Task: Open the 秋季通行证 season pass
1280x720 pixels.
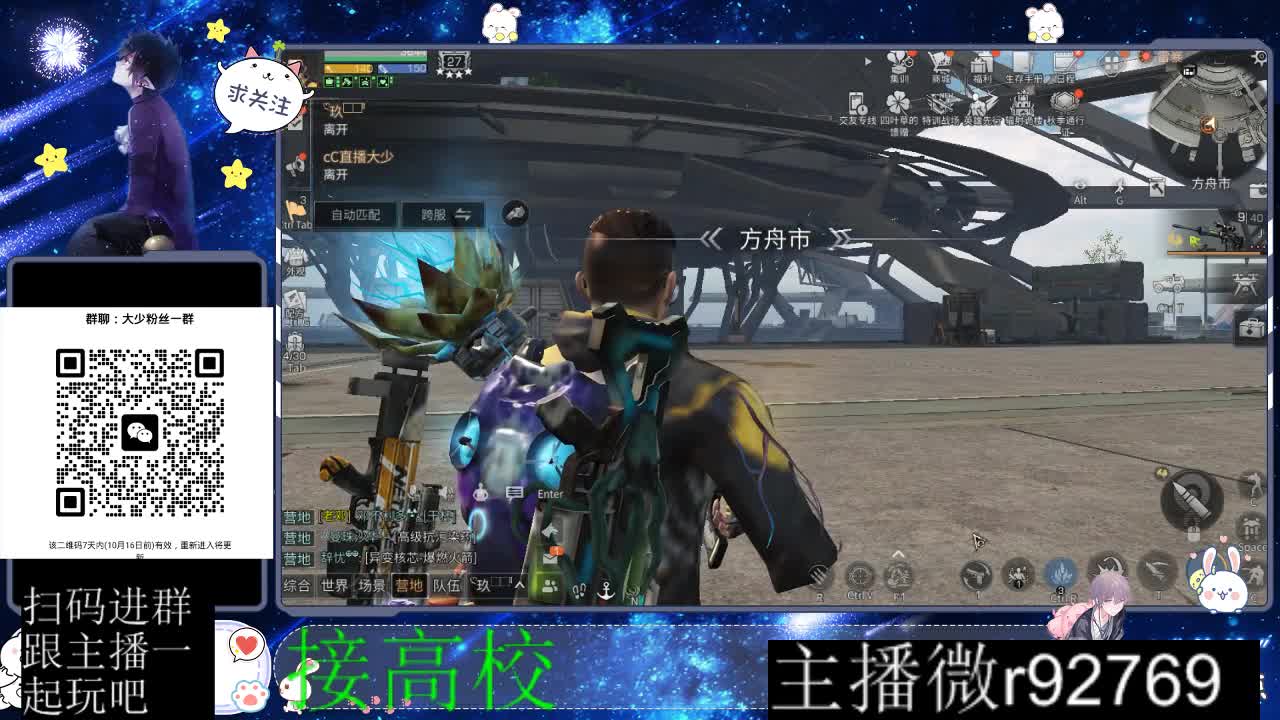Action: point(1062,102)
